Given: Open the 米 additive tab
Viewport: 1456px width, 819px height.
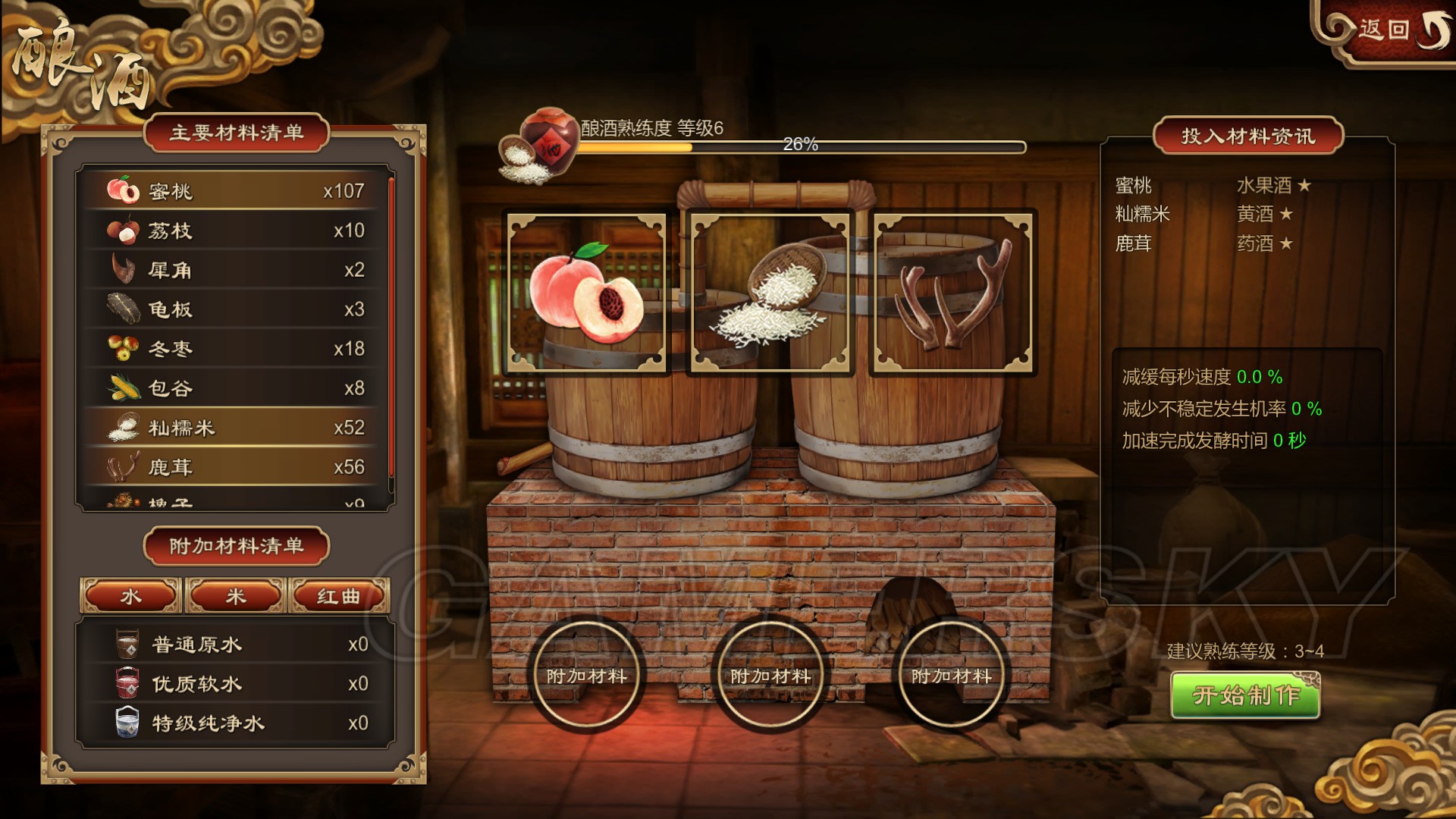Looking at the screenshot, I should (236, 596).
